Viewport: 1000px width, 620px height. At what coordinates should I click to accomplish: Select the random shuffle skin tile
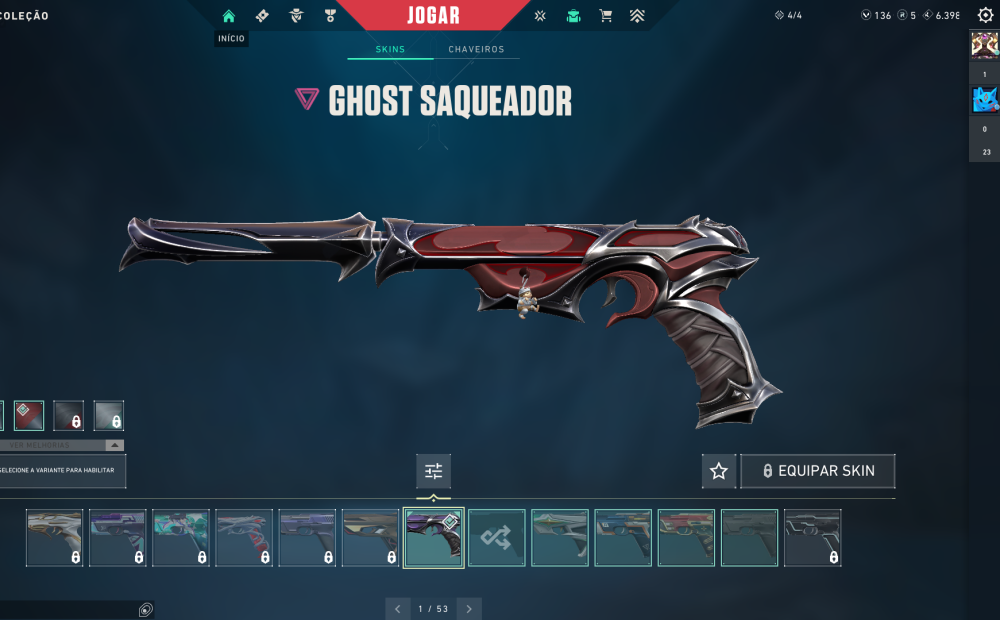(497, 538)
